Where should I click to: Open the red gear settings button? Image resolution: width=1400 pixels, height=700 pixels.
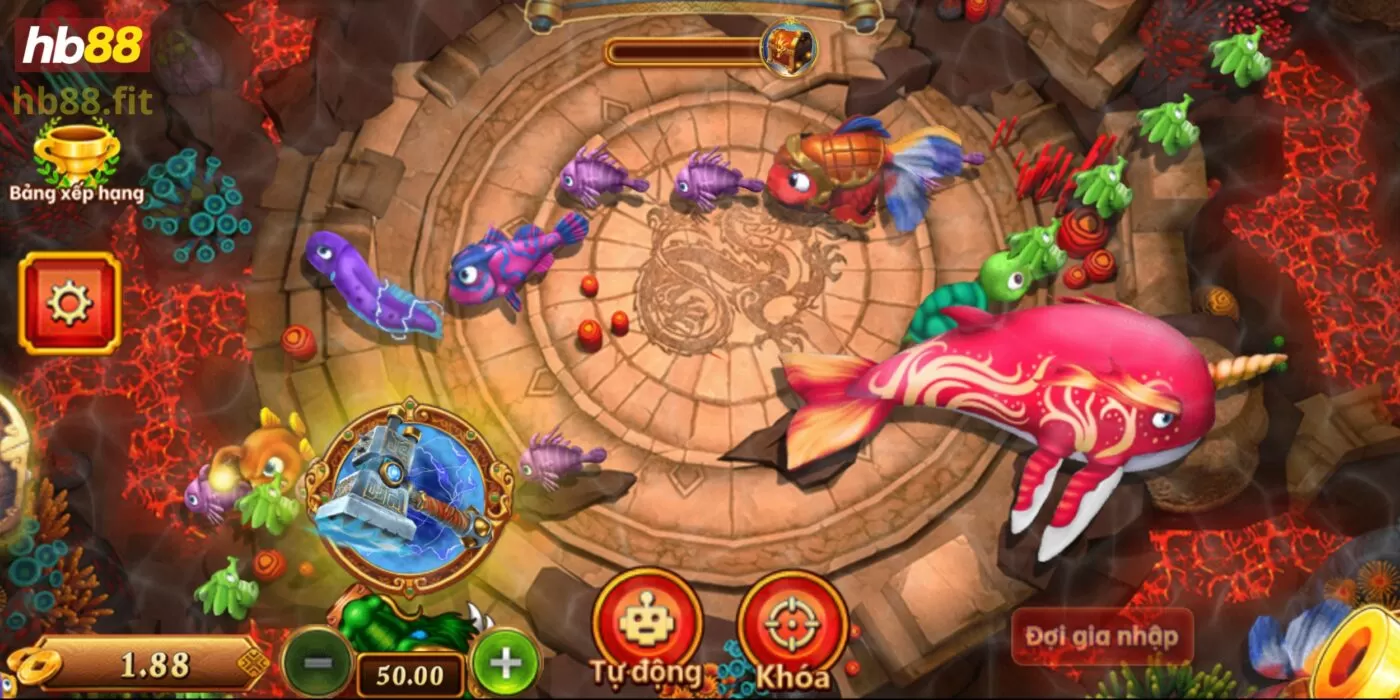pyautogui.click(x=69, y=303)
